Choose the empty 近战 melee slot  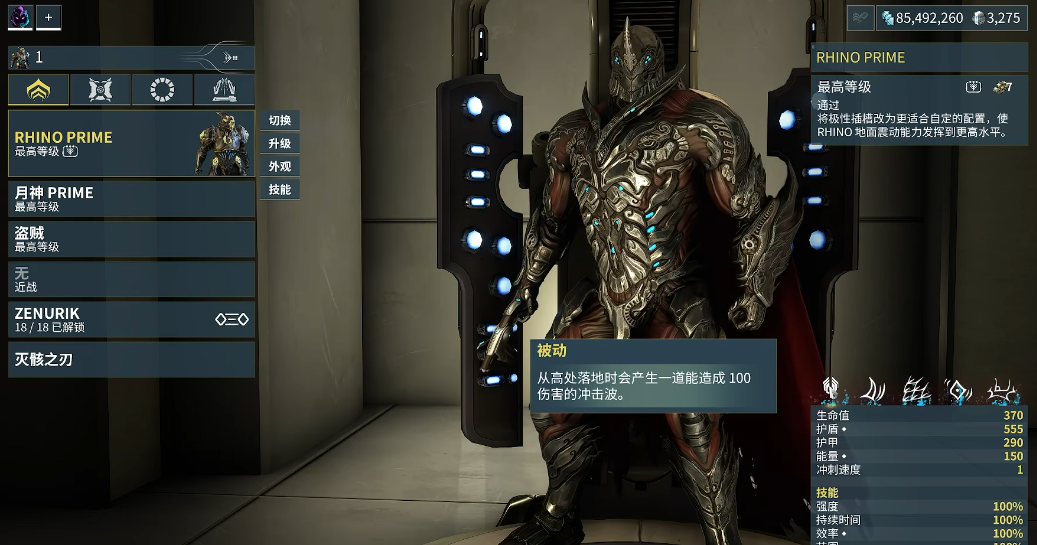[131, 279]
